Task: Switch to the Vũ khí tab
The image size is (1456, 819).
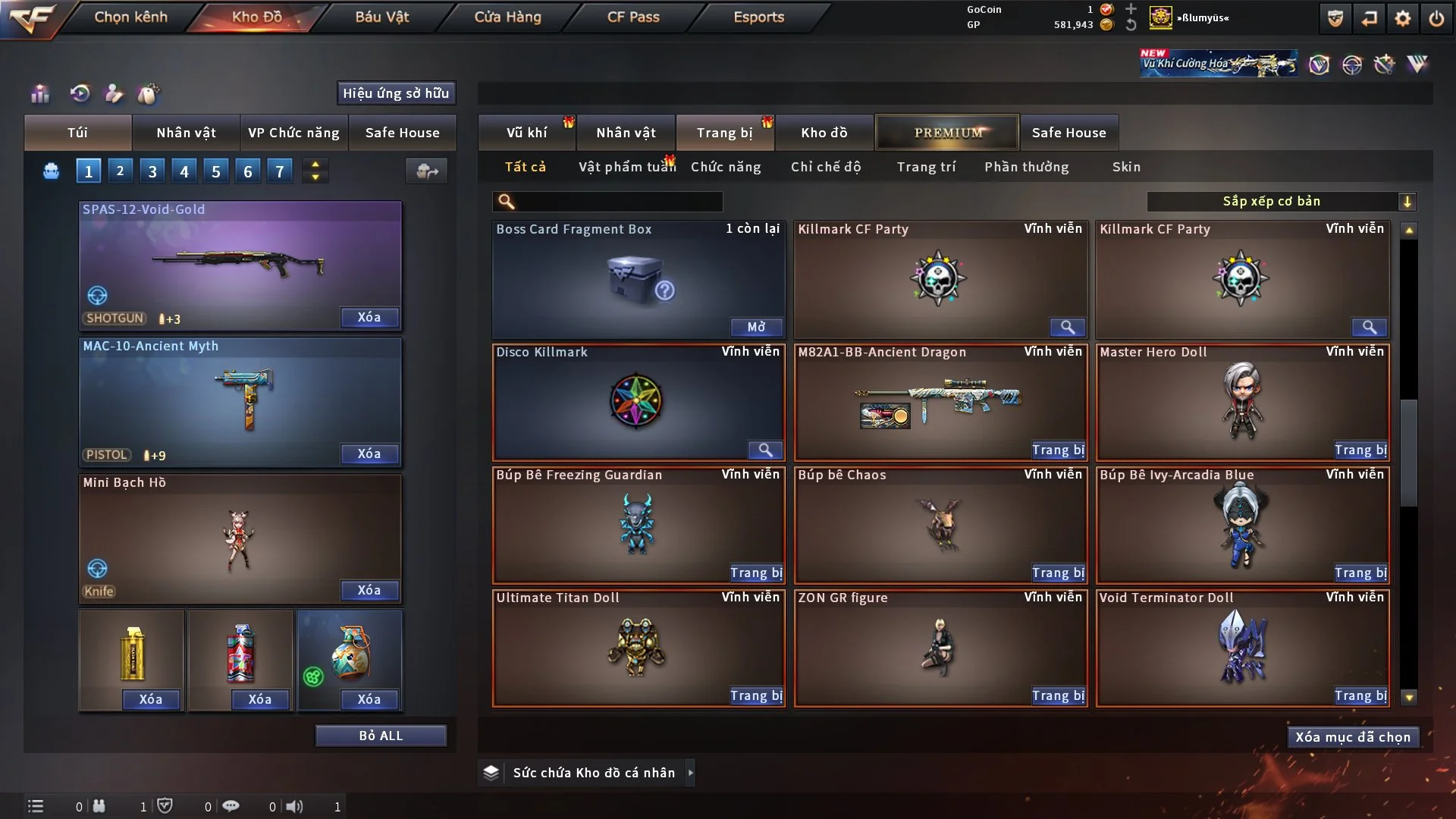Action: (526, 133)
